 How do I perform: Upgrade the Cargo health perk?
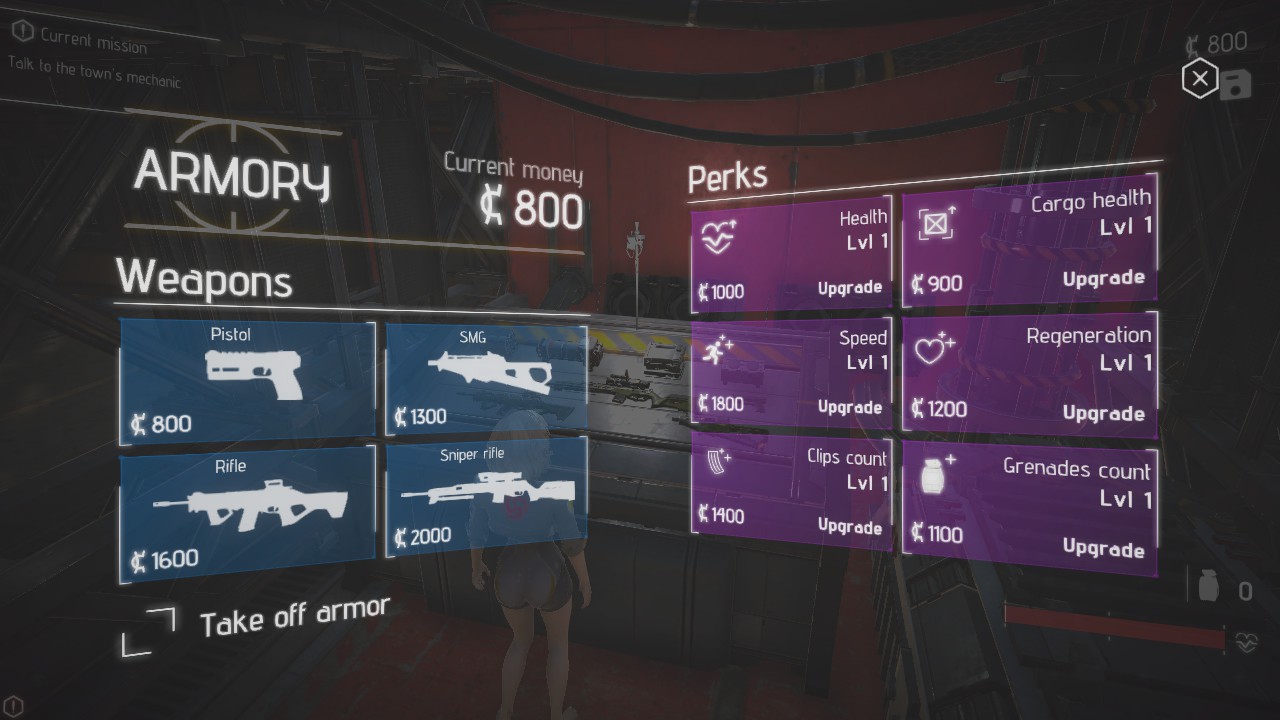(x=1103, y=279)
